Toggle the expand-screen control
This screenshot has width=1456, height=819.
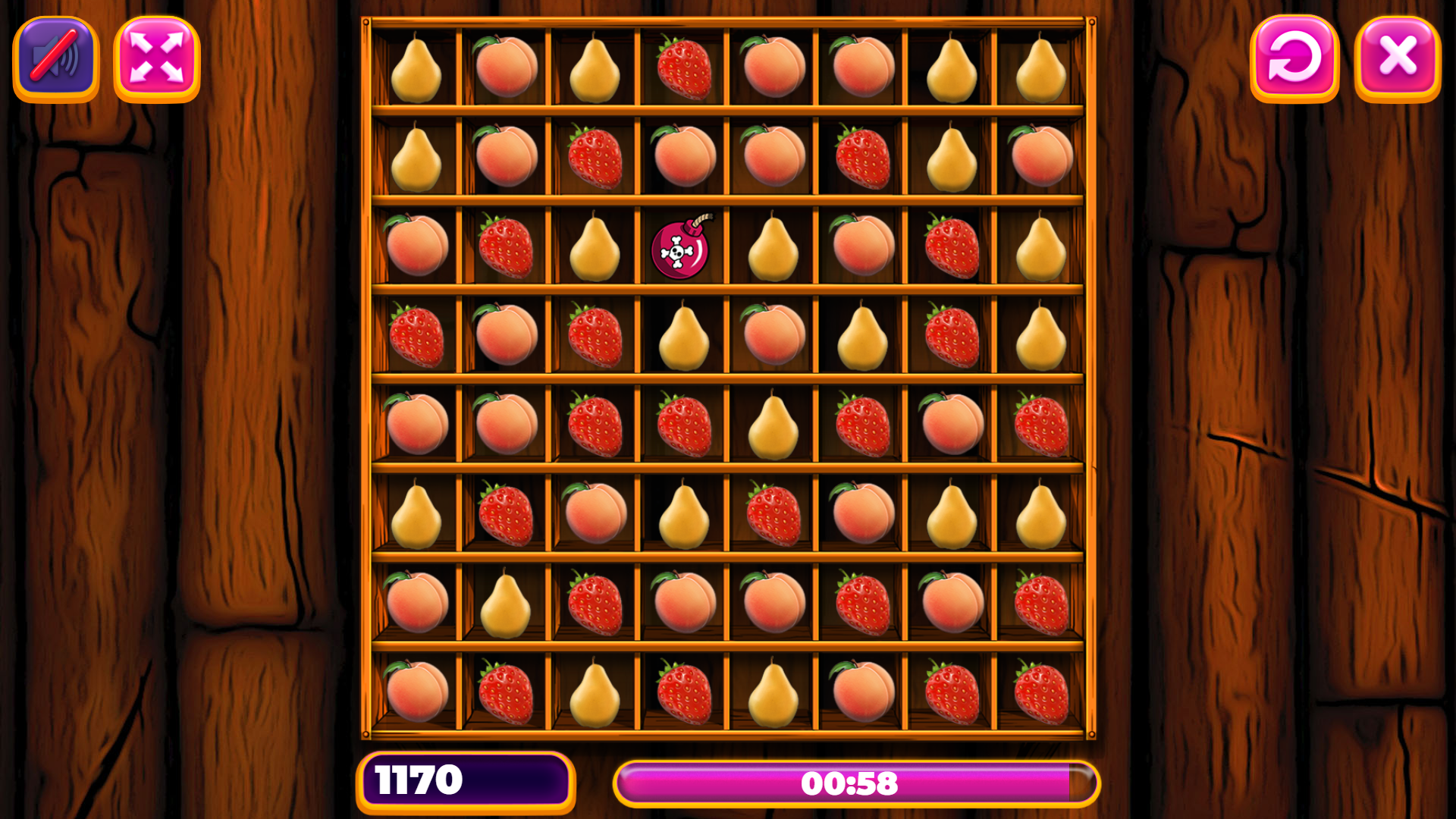157,58
